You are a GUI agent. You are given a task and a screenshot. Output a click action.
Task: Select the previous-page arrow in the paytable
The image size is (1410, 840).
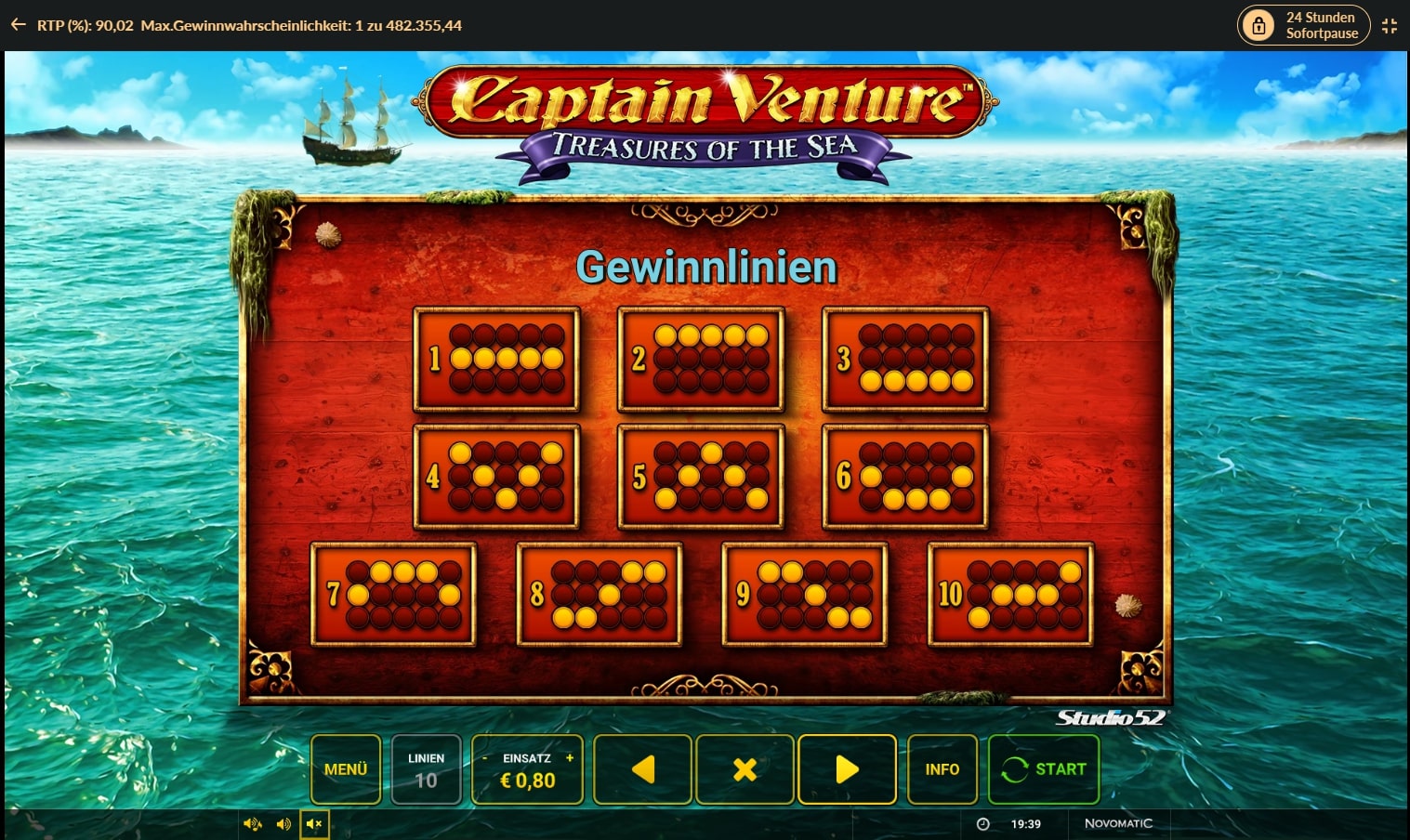(x=642, y=768)
